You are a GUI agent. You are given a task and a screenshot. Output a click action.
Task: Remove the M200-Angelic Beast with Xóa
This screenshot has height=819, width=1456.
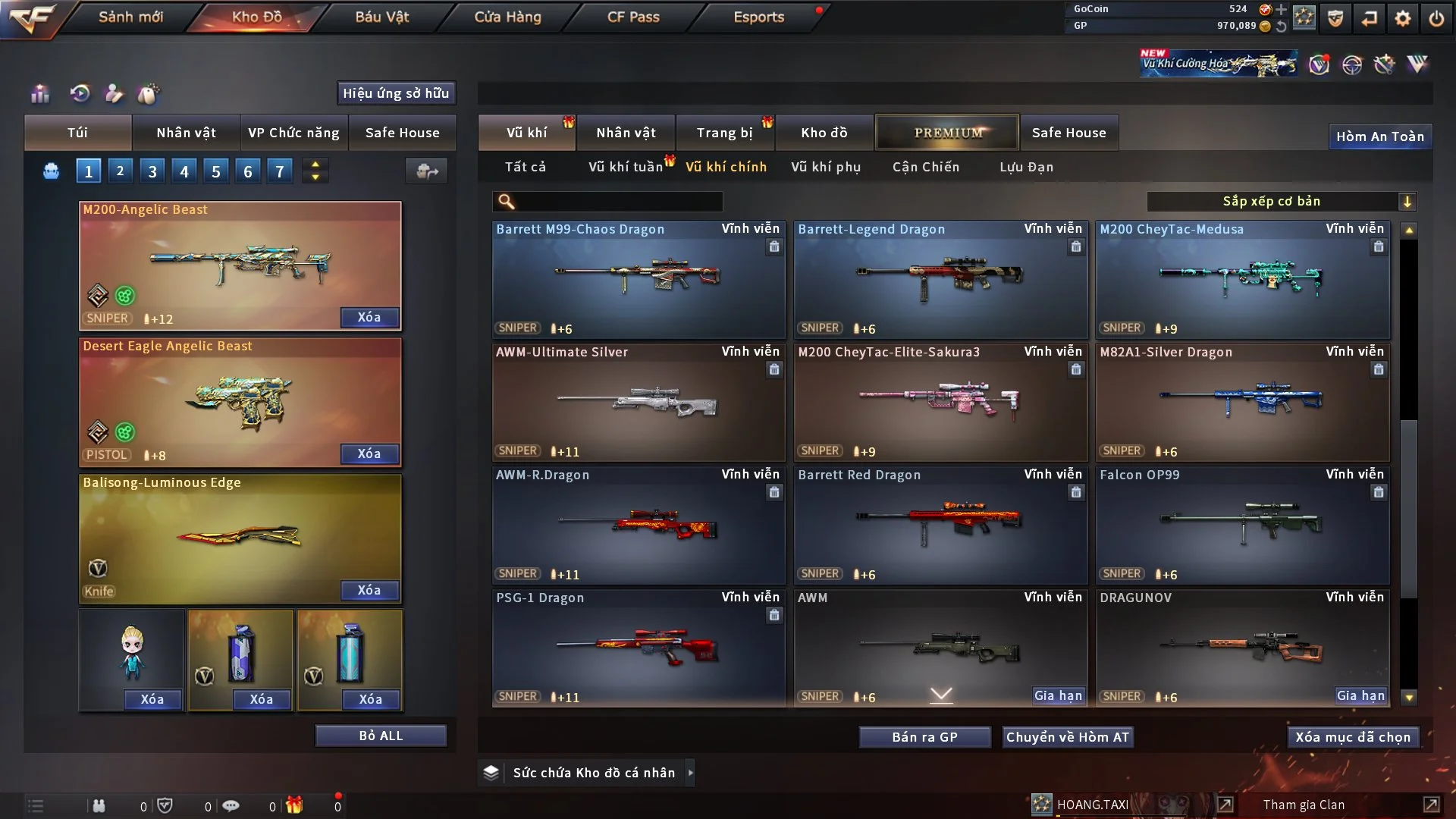pos(369,317)
